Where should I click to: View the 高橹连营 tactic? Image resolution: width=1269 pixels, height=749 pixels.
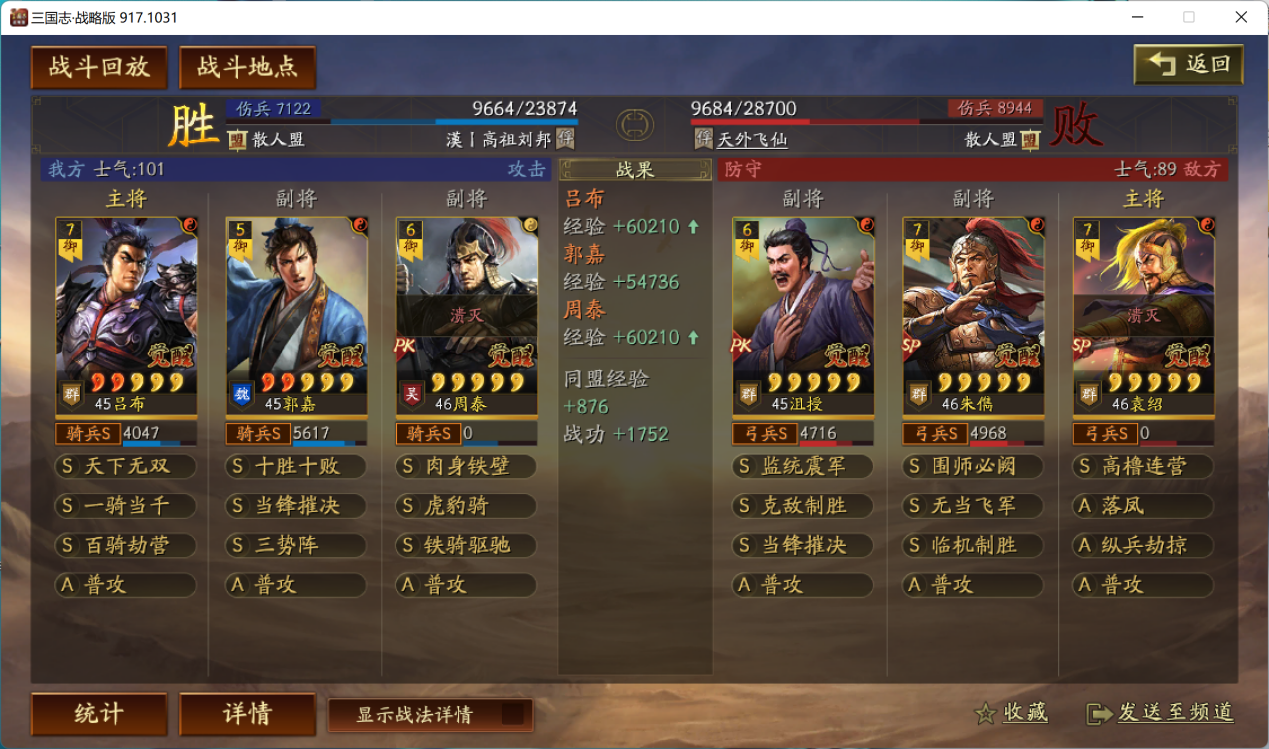pyautogui.click(x=1143, y=467)
